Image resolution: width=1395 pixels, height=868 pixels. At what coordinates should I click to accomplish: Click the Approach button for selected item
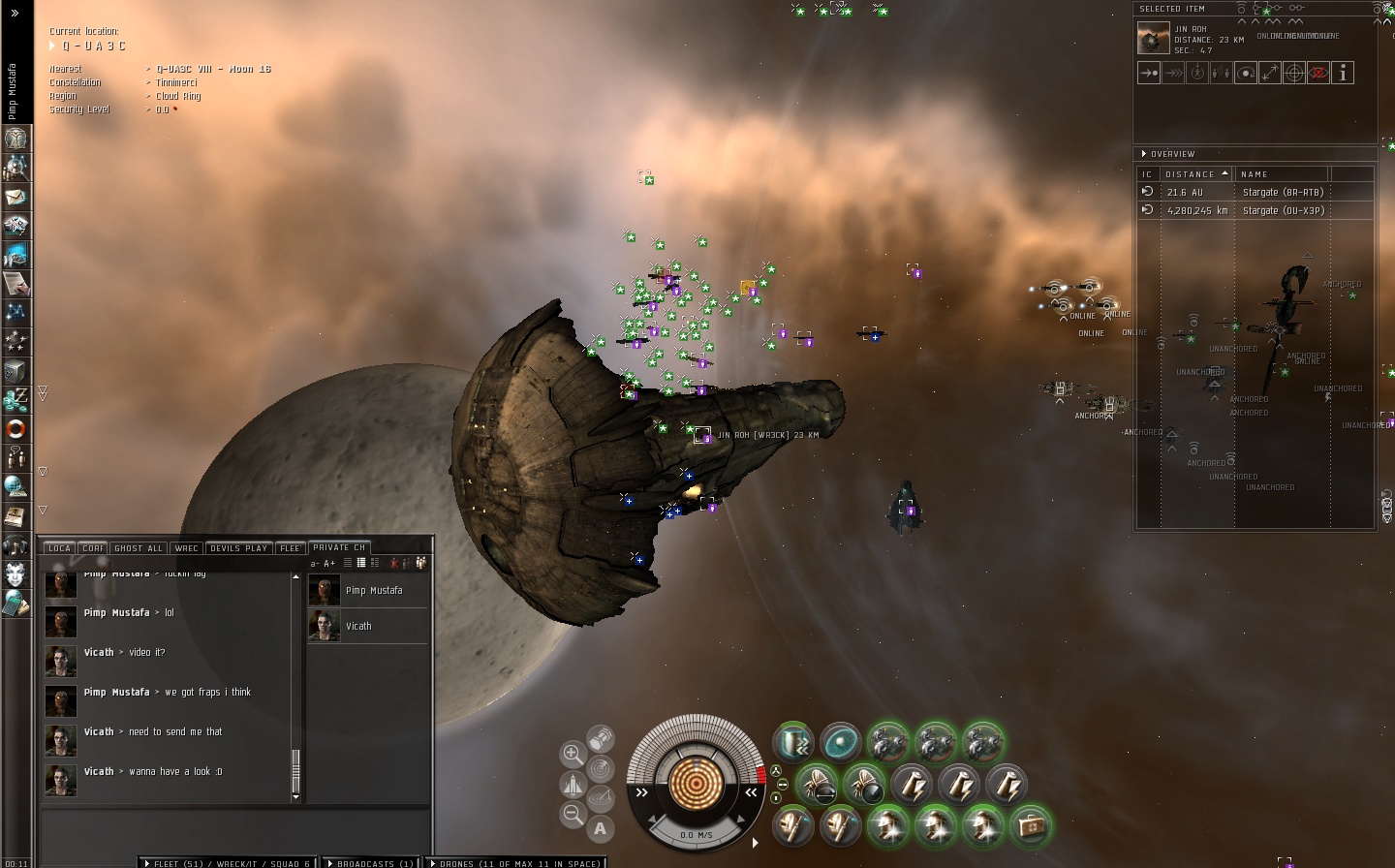1149,73
